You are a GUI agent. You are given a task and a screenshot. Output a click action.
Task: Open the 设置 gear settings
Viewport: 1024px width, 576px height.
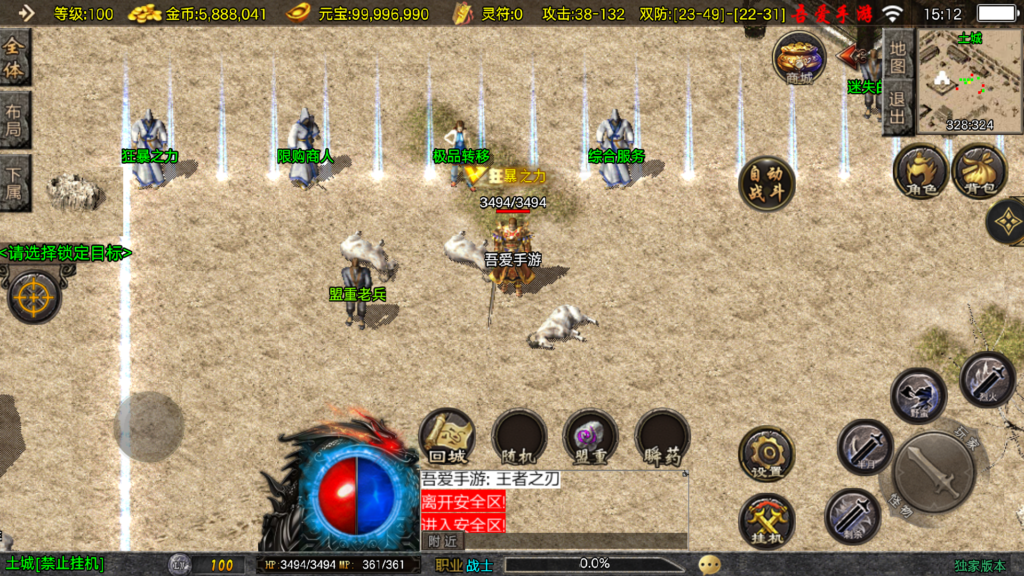click(x=766, y=454)
